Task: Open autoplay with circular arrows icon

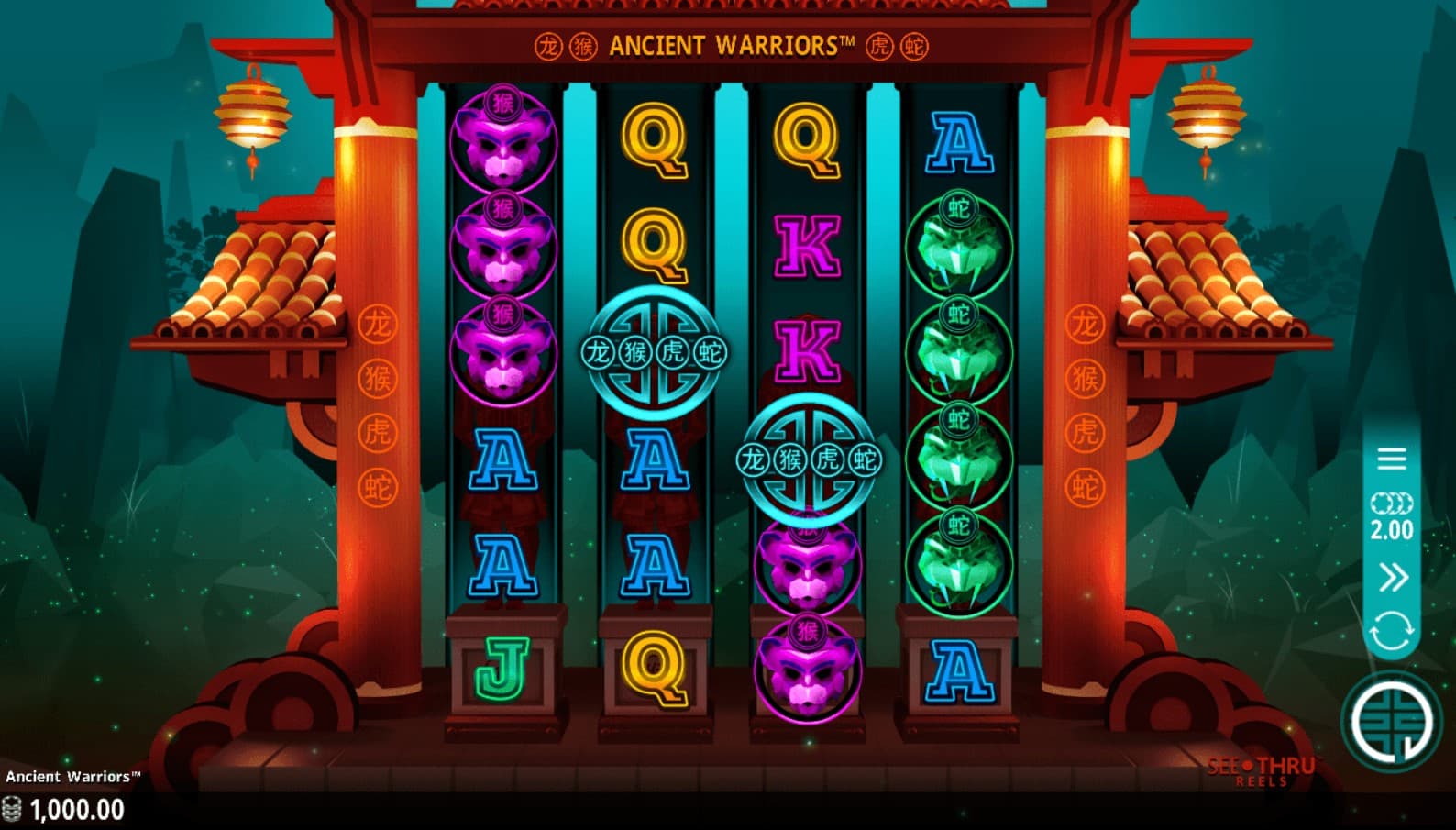Action: [1391, 632]
